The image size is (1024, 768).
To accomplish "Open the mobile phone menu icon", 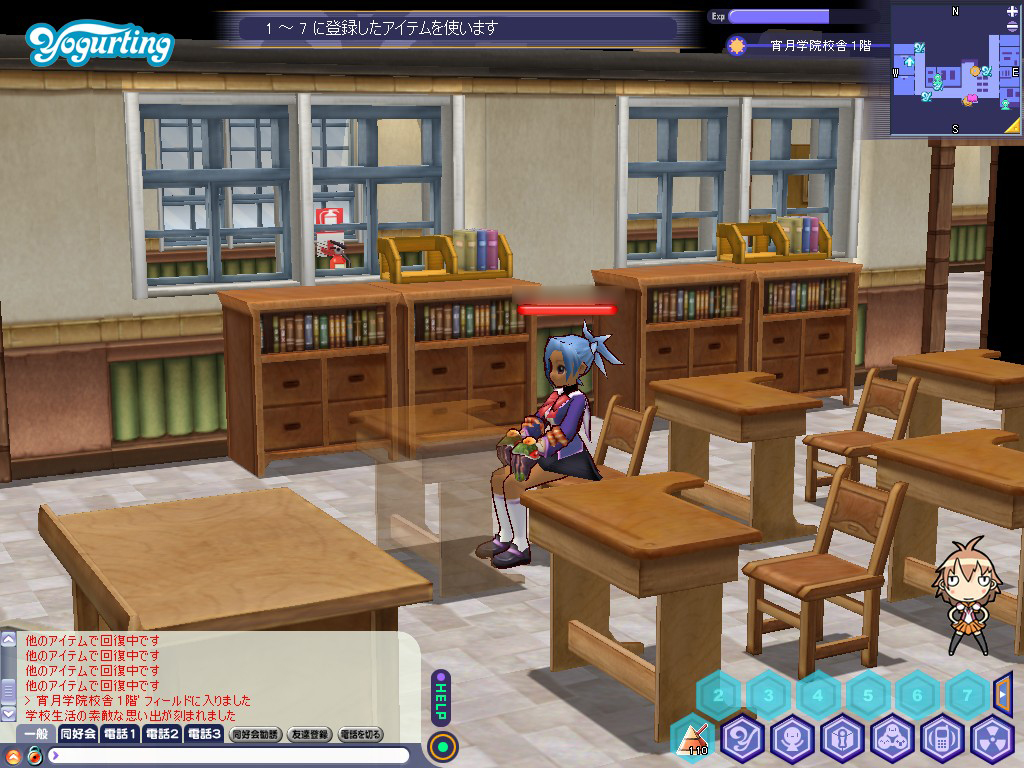I will [942, 739].
